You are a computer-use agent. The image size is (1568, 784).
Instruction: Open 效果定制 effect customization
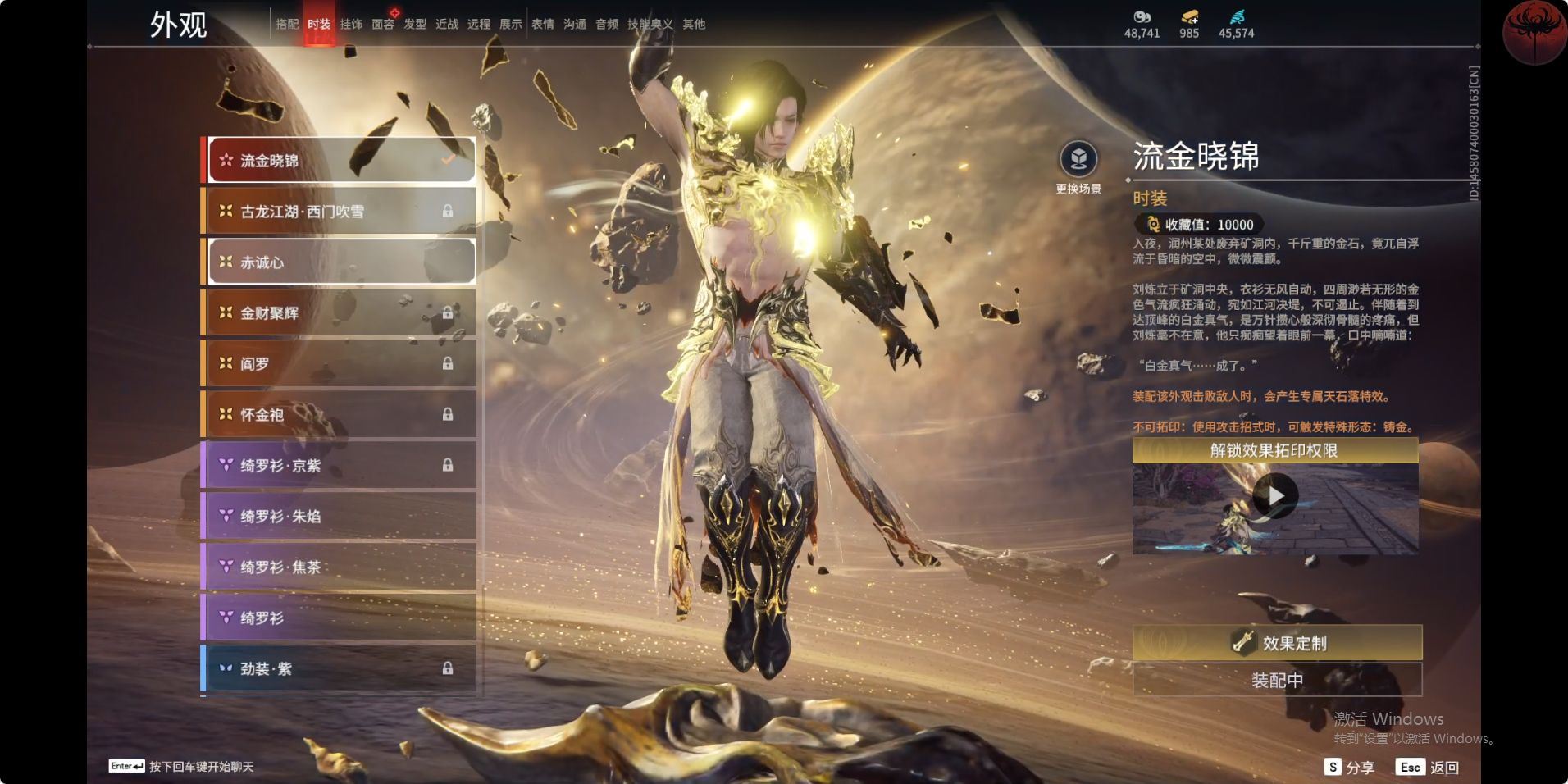[1277, 643]
